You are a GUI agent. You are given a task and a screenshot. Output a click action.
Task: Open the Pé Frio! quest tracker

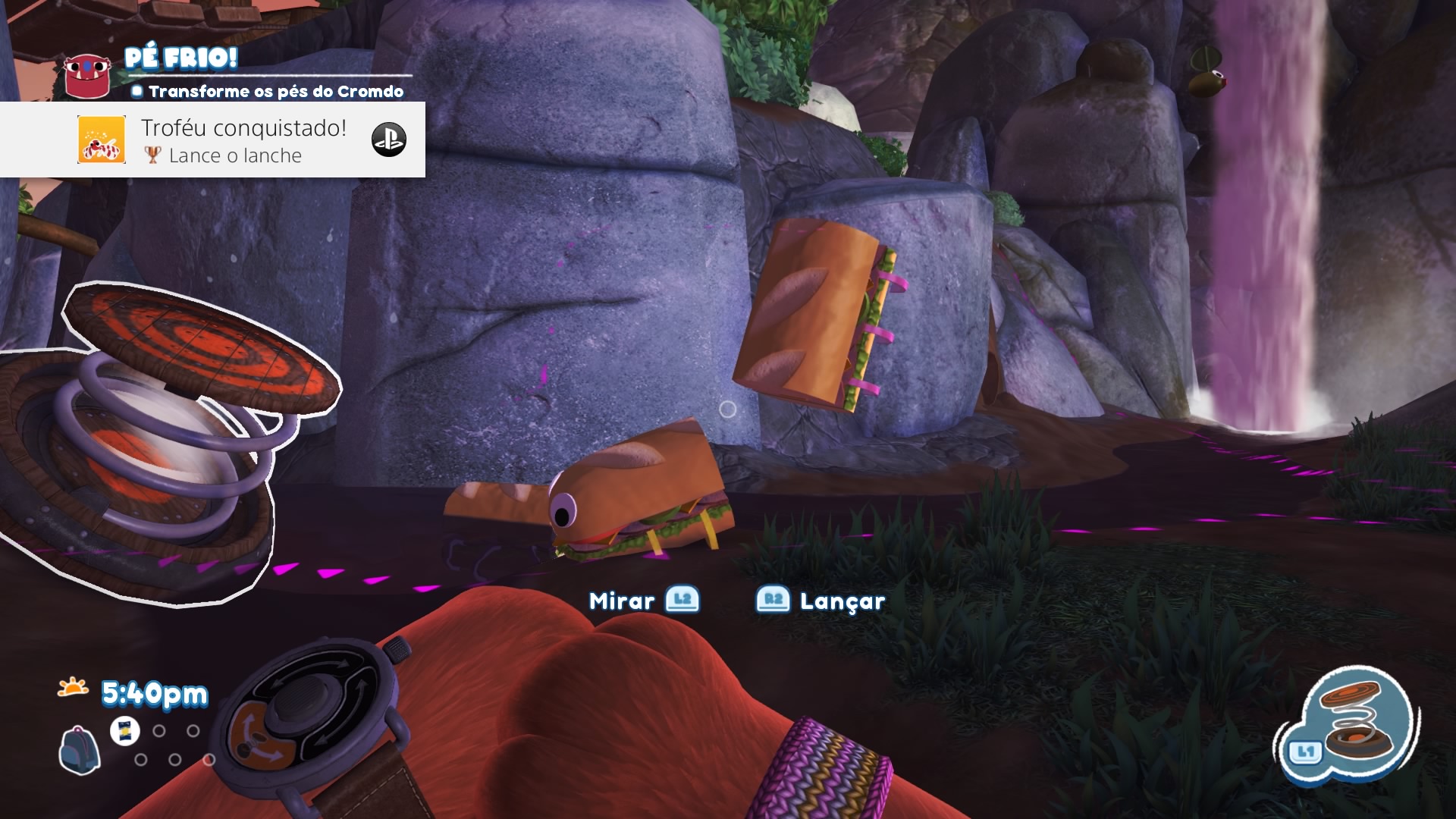coord(182,58)
